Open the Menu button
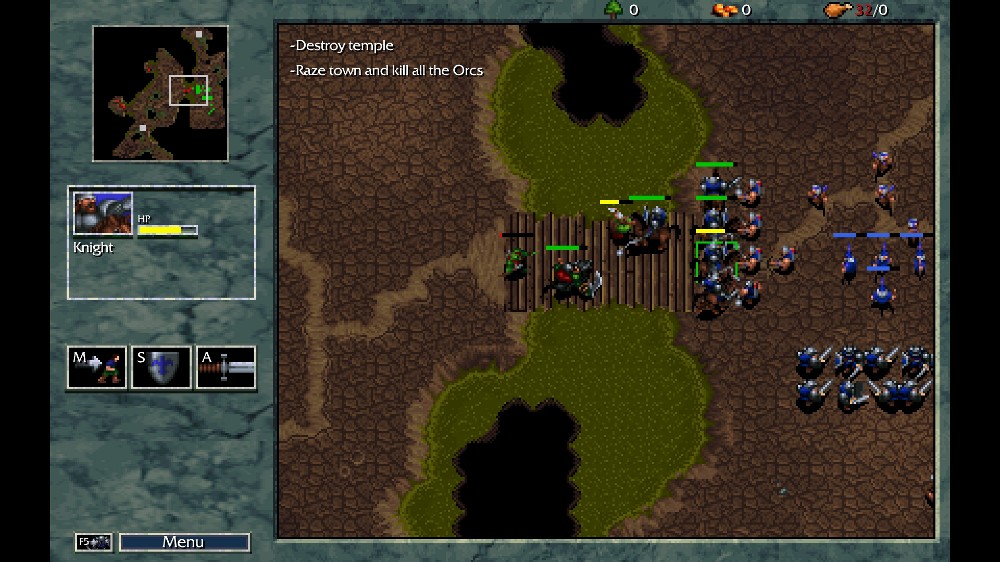 [x=184, y=542]
